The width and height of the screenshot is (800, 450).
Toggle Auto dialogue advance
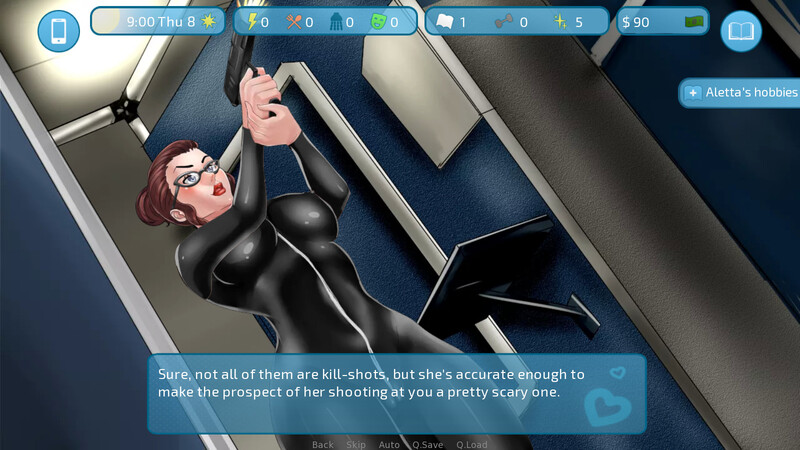[x=389, y=444]
